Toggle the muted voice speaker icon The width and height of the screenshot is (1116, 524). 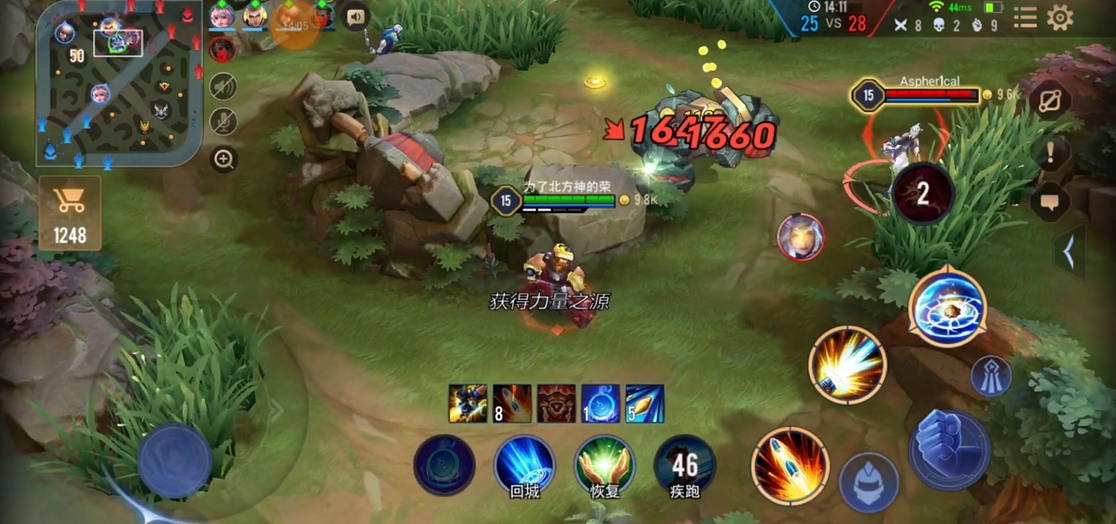(223, 86)
